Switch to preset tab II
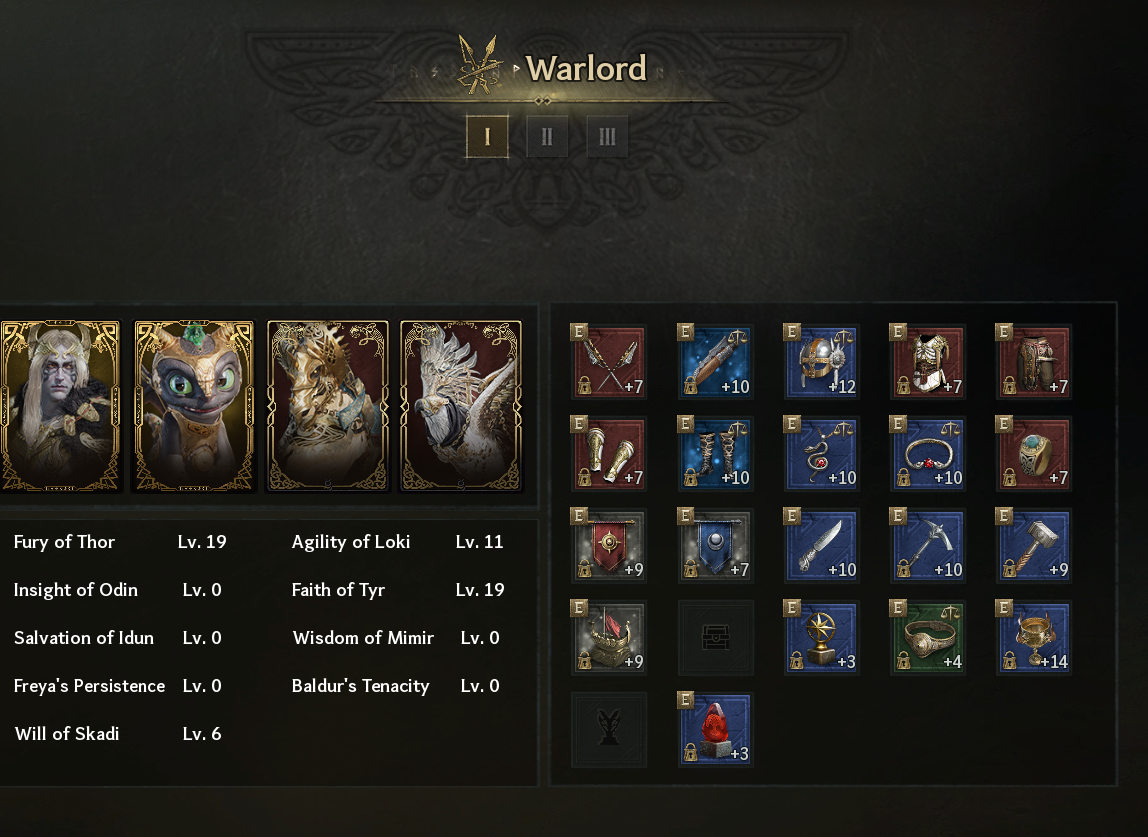Screen dimensions: 1148x837 547,137
